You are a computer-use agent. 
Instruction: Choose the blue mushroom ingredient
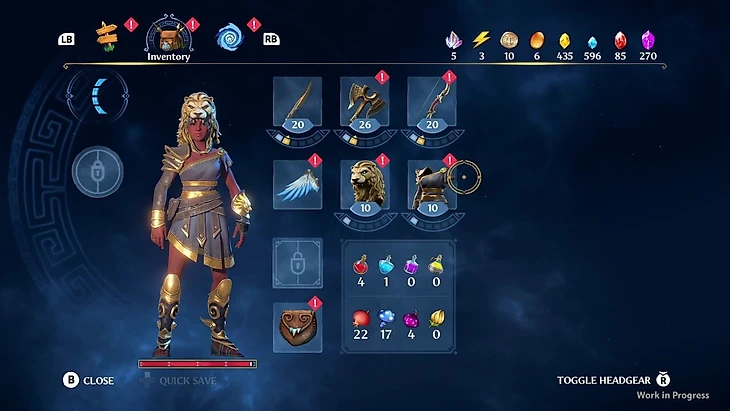click(x=386, y=319)
